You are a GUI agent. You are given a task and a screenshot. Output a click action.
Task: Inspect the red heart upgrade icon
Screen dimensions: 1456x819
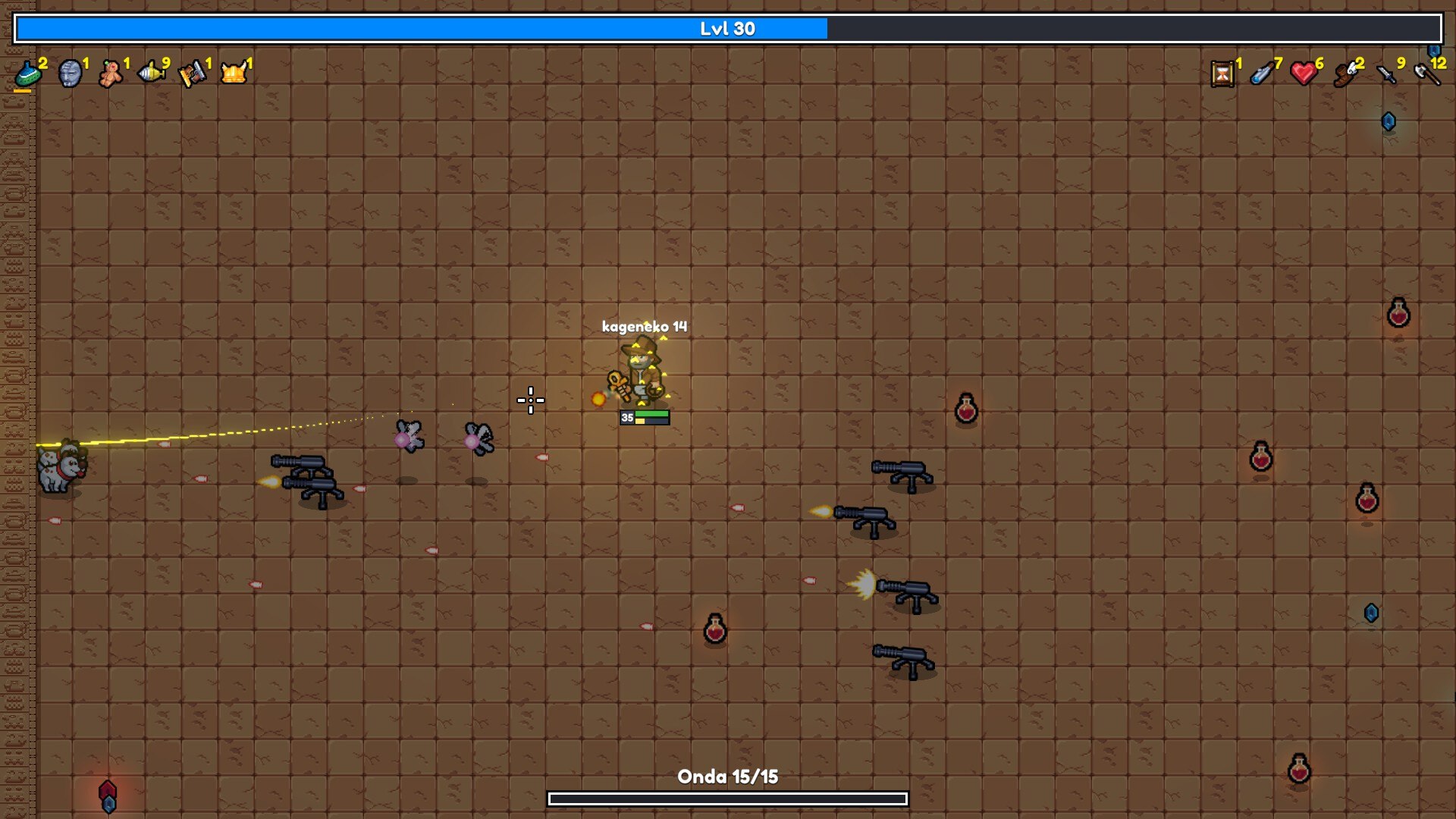[x=1304, y=74]
